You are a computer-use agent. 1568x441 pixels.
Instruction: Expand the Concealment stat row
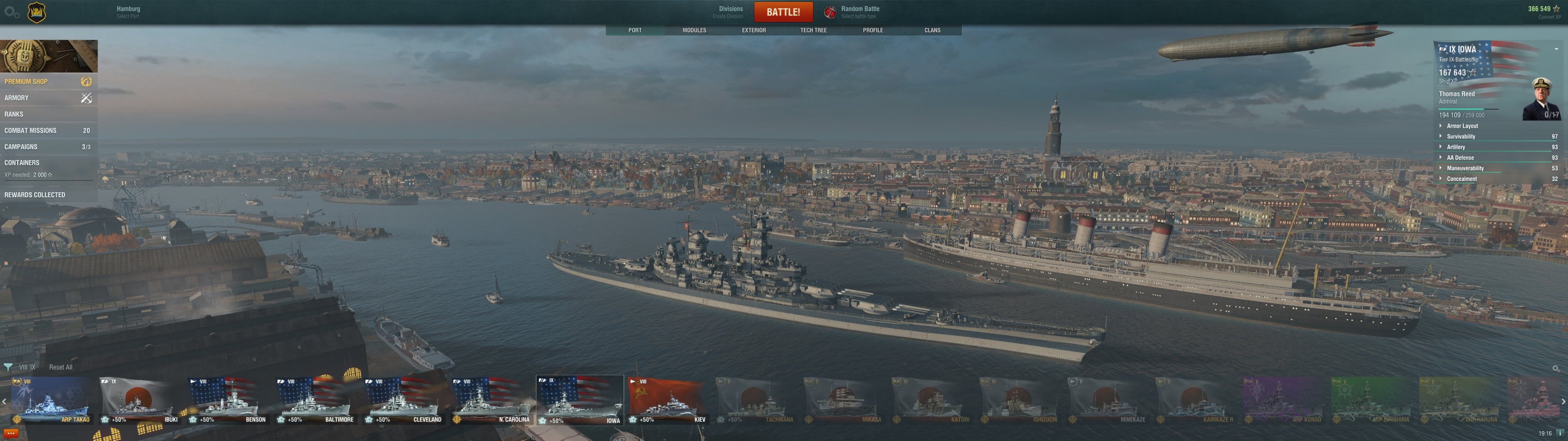[1461, 179]
